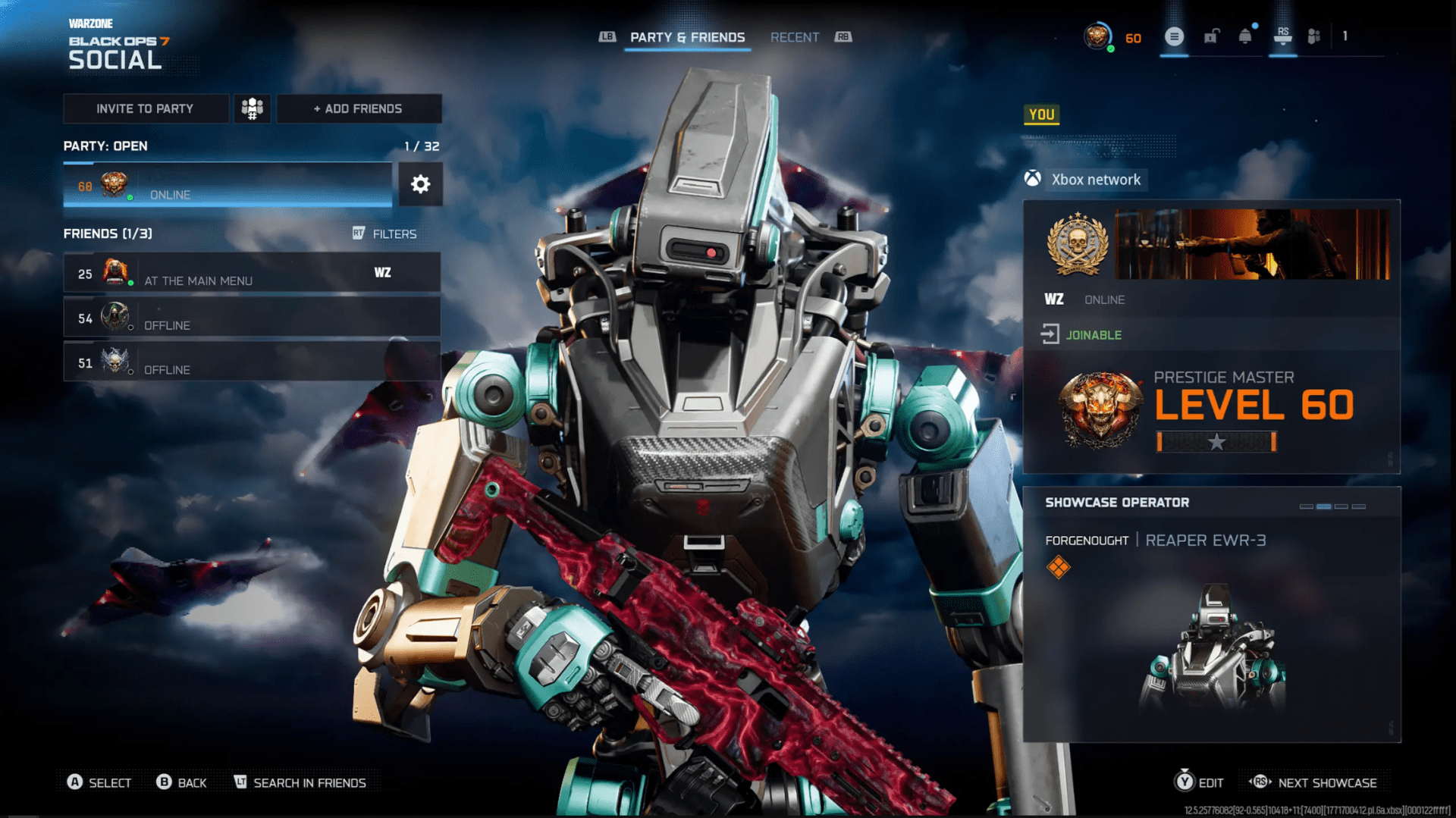Open the PARTY & FRIENDS tab
This screenshot has width=1456, height=818.
coord(687,36)
